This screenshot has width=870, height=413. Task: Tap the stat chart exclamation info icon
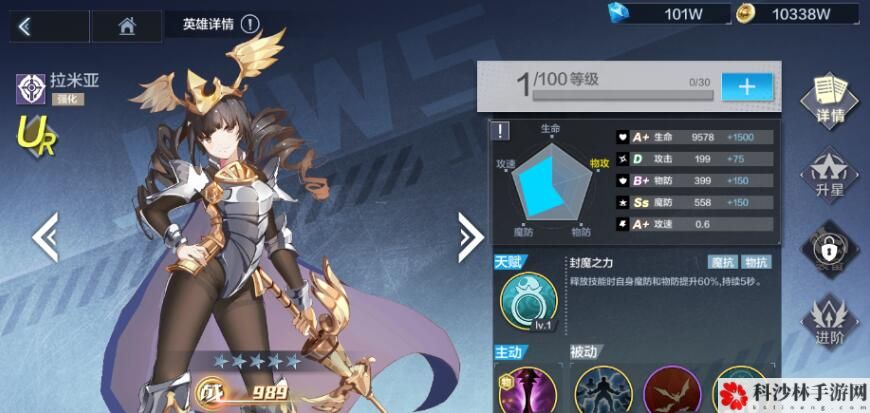tap(500, 131)
